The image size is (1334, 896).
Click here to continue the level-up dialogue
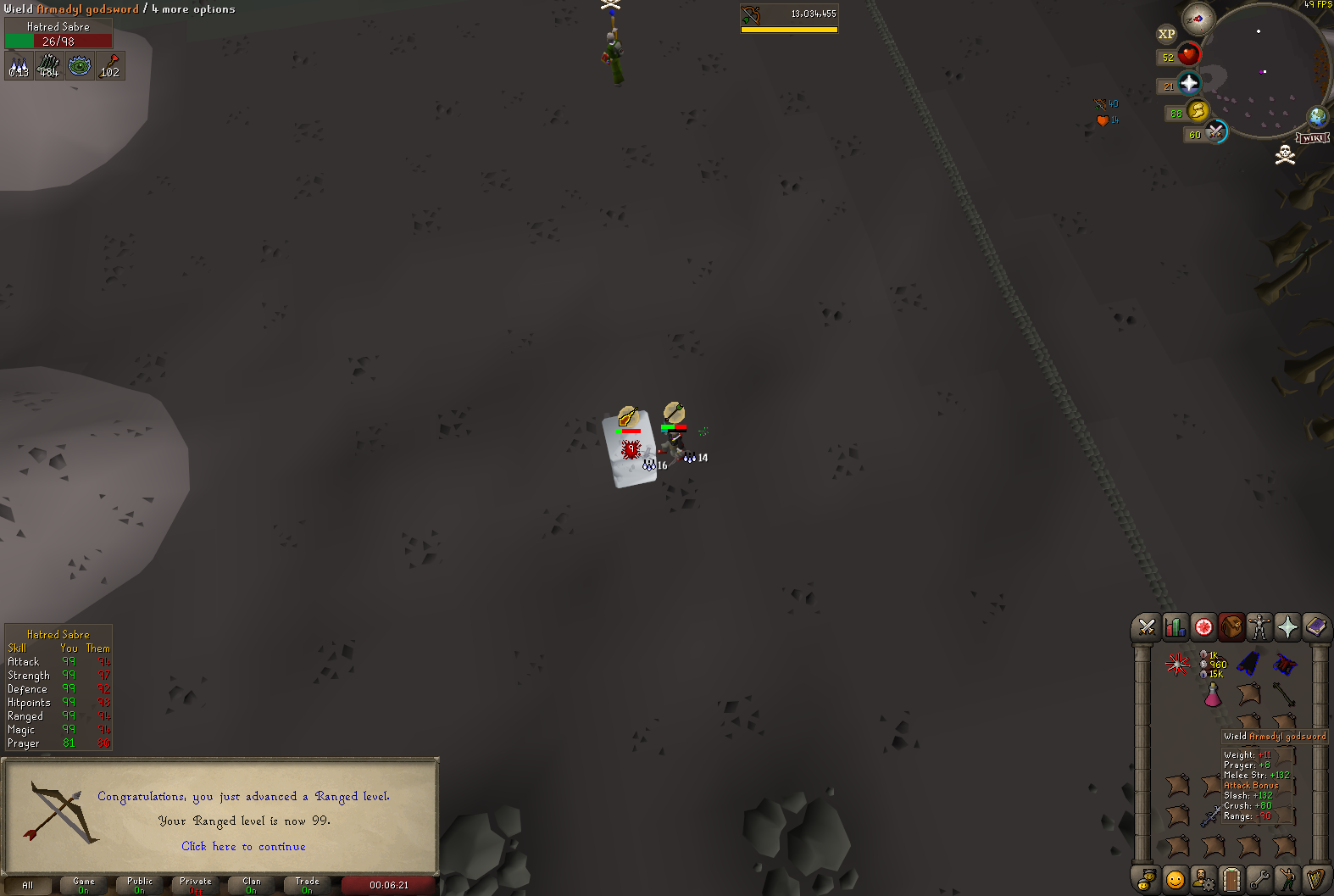(243, 846)
